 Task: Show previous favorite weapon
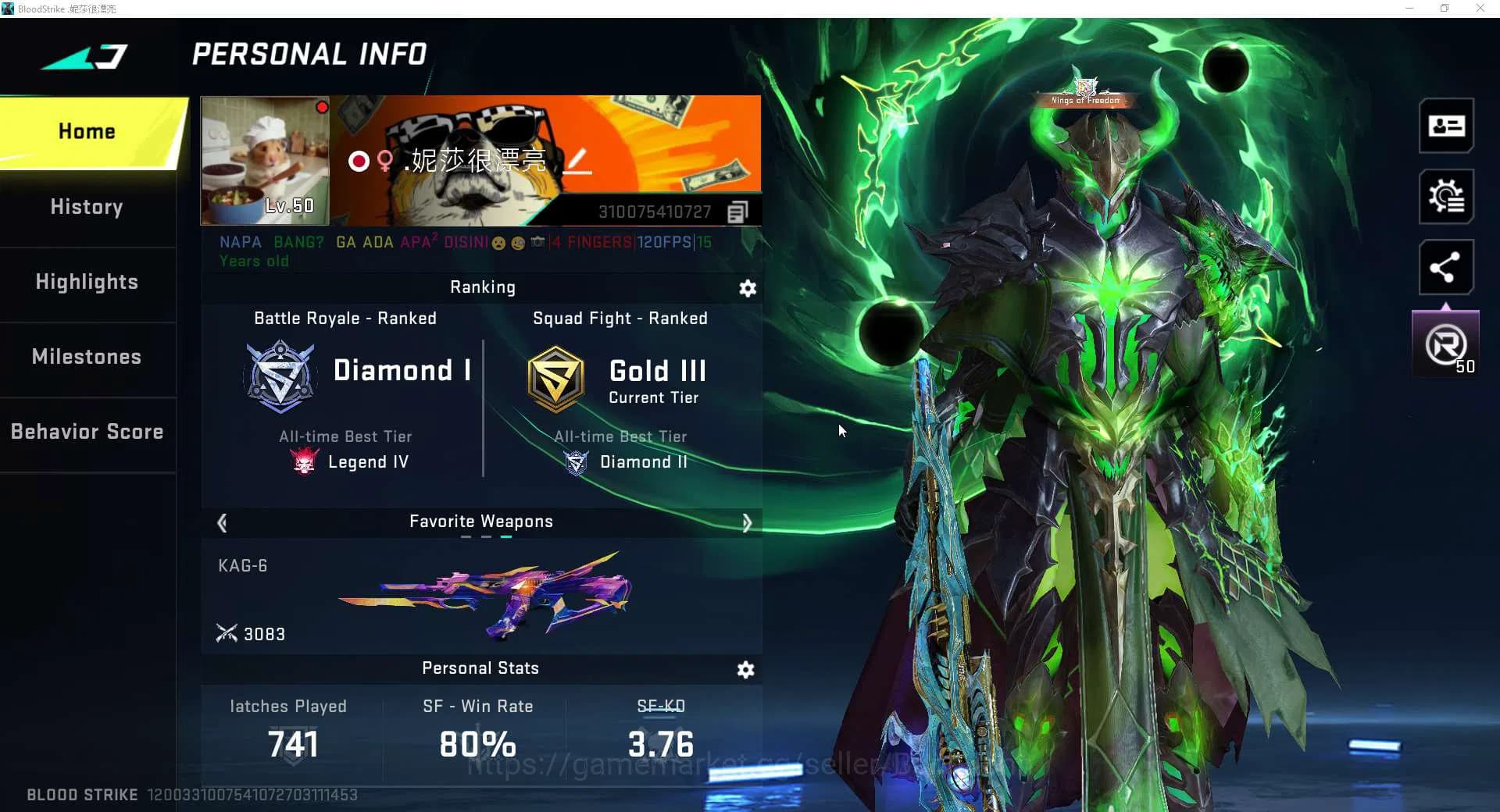point(222,522)
